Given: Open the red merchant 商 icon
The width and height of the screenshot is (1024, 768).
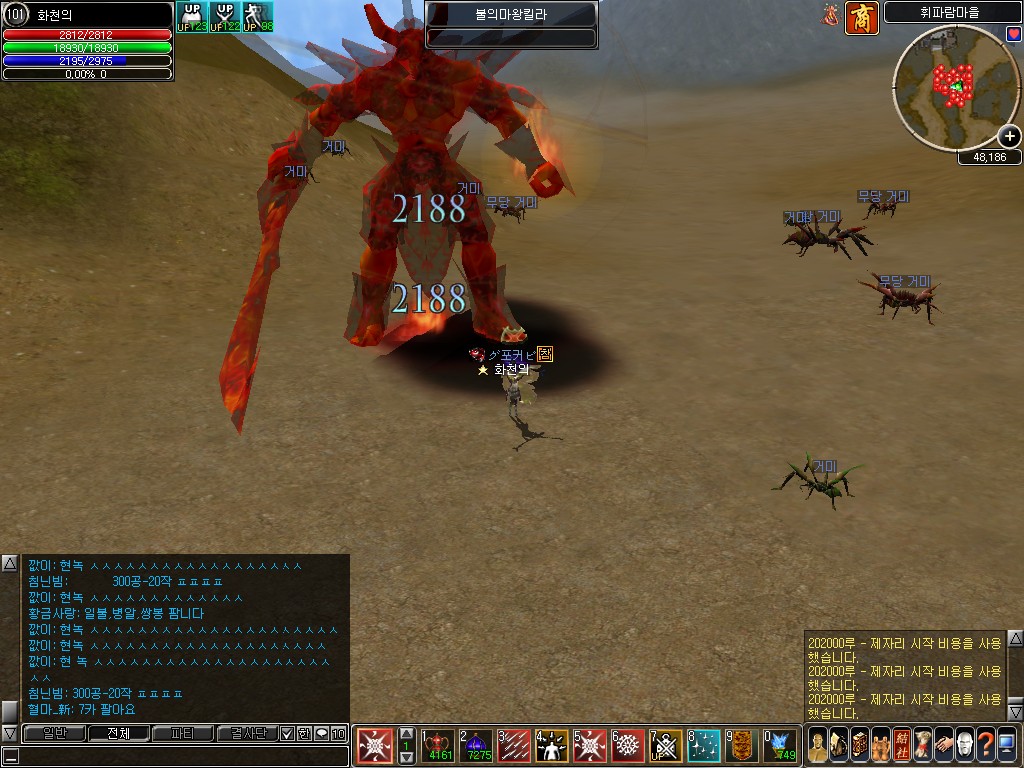Looking at the screenshot, I should click(861, 17).
